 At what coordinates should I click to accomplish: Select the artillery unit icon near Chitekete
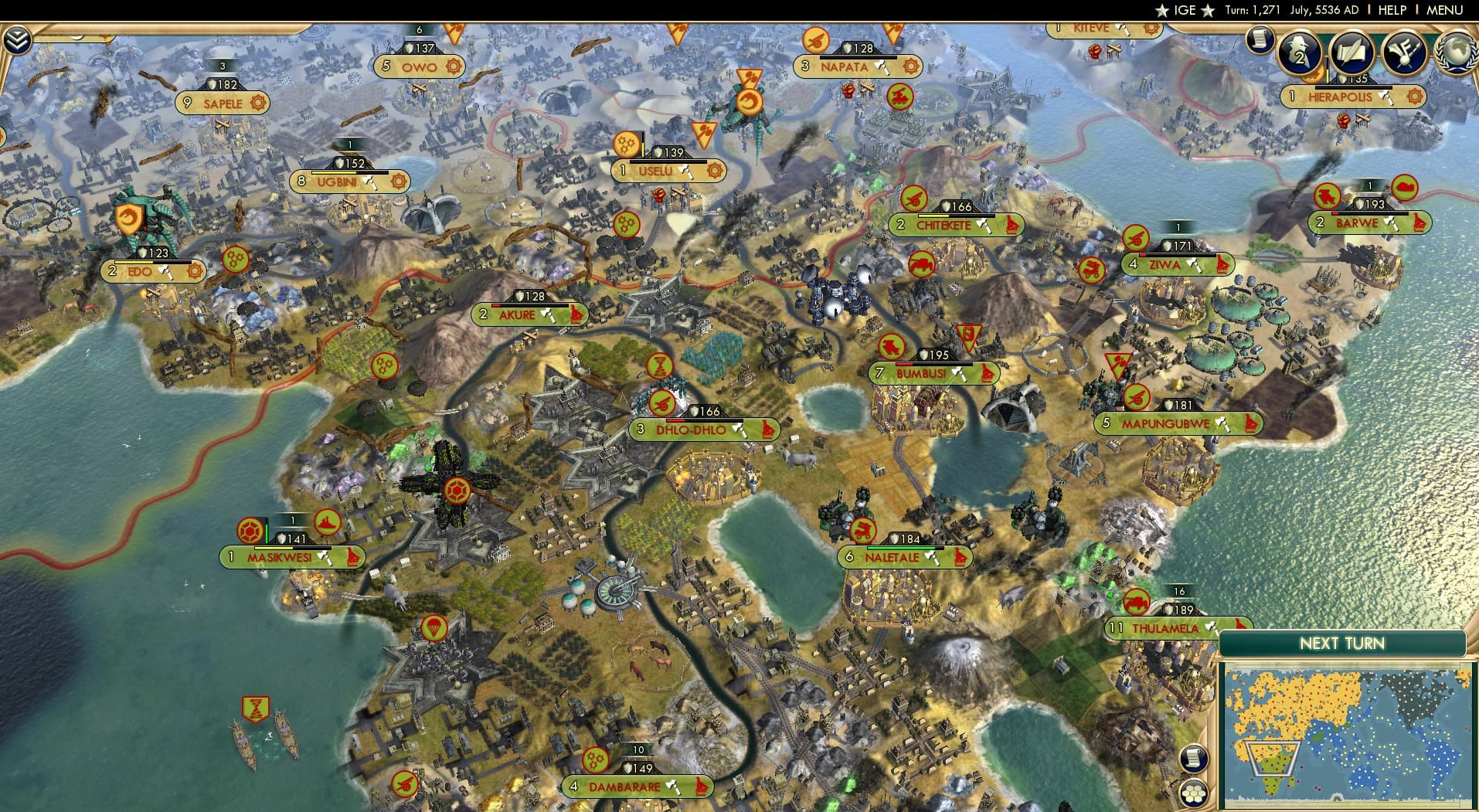pos(915,199)
